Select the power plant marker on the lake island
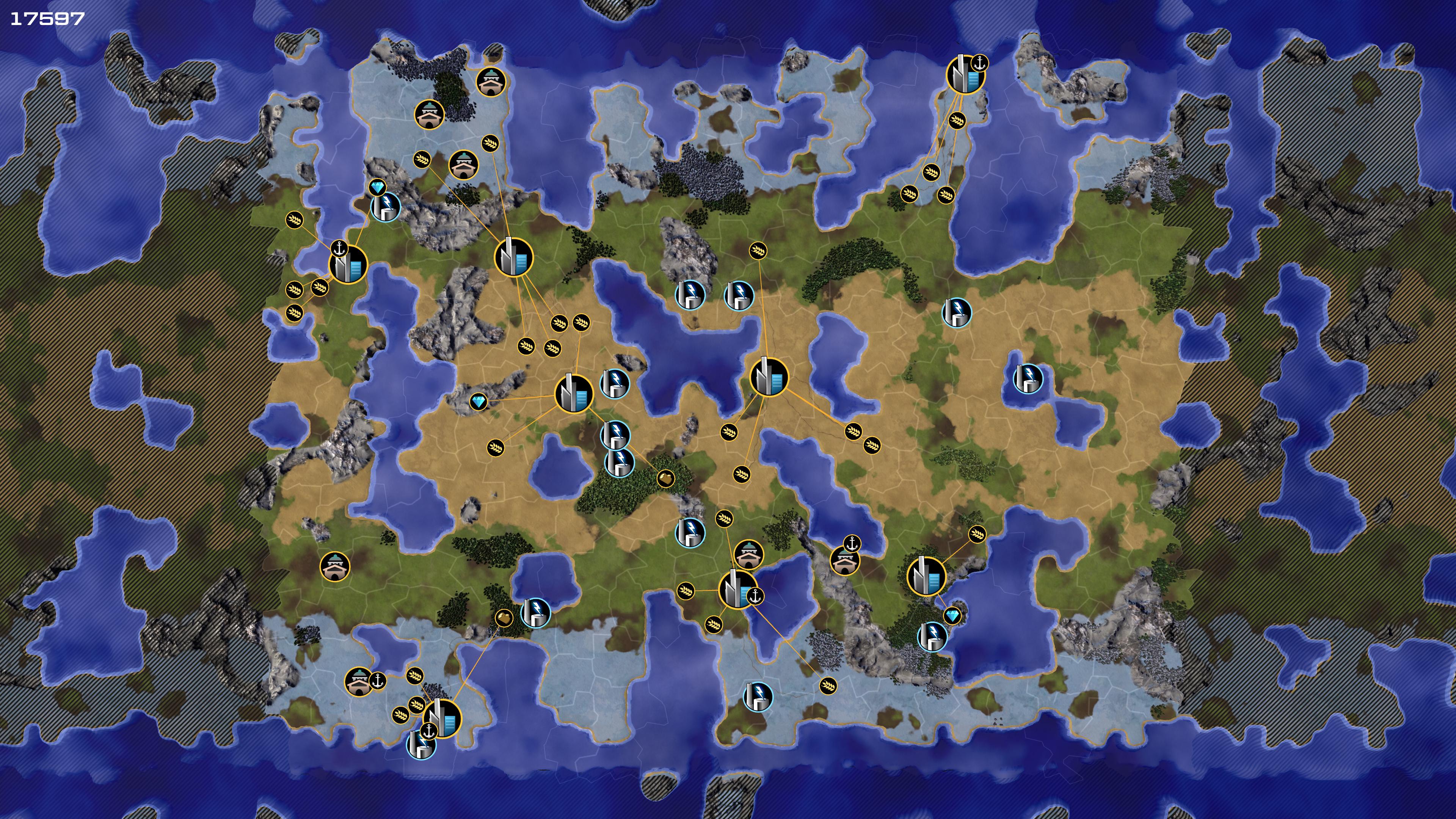This screenshot has height=819, width=1456. pos(1028,378)
